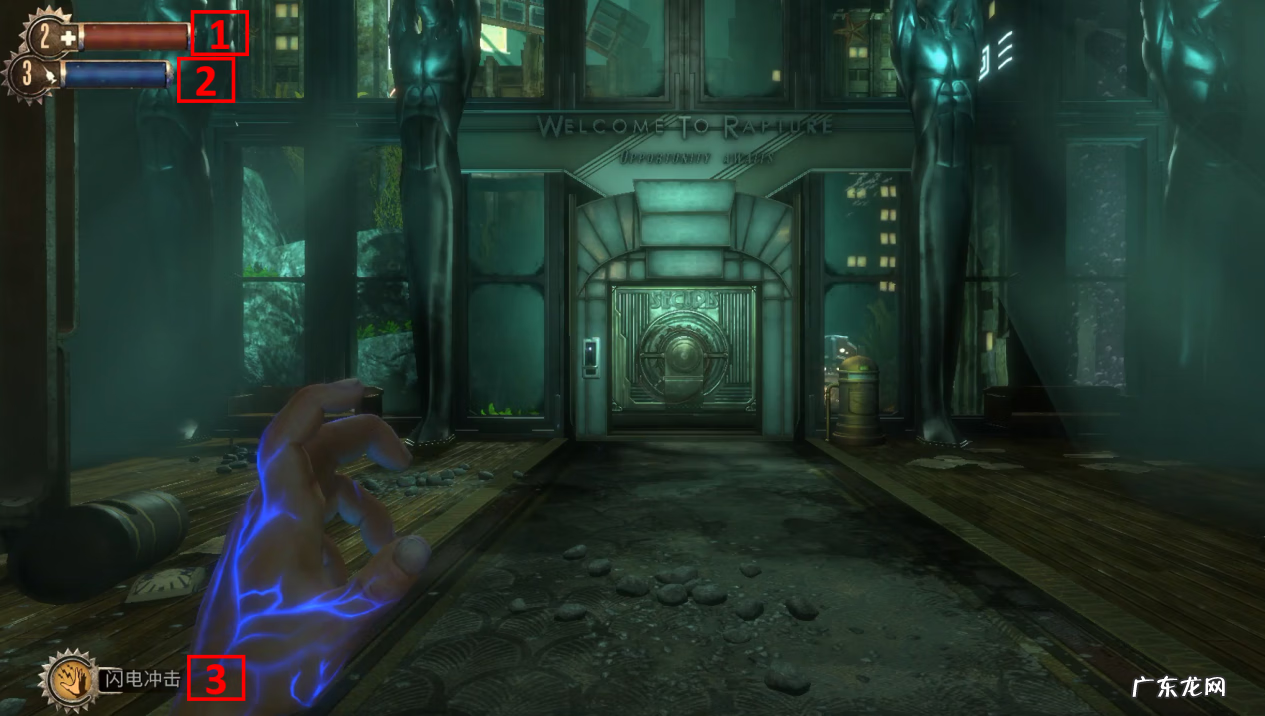Select the Electro Bolt plasmid hand icon

pos(69,680)
